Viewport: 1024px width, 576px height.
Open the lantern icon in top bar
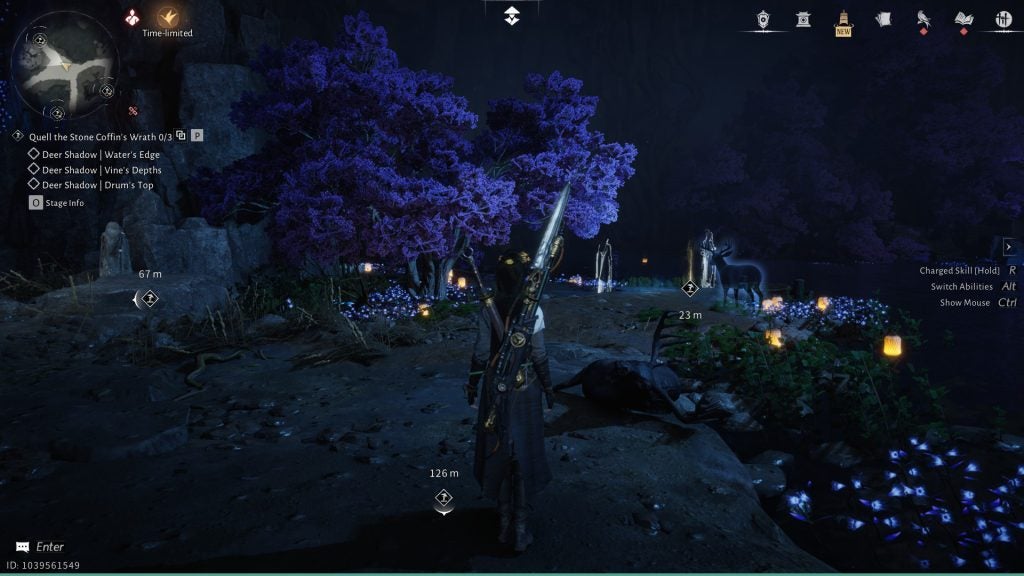click(x=765, y=19)
